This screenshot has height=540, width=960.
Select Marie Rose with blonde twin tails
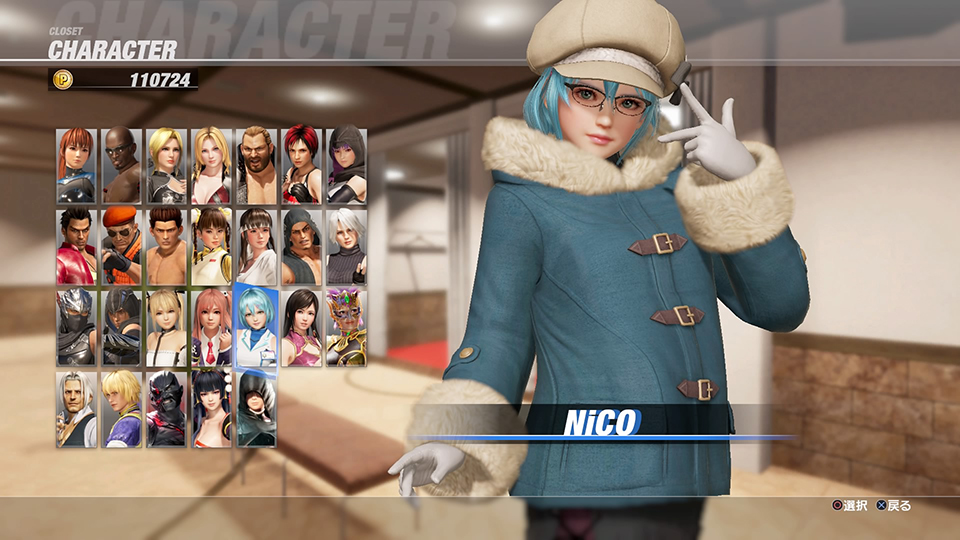tap(166, 327)
